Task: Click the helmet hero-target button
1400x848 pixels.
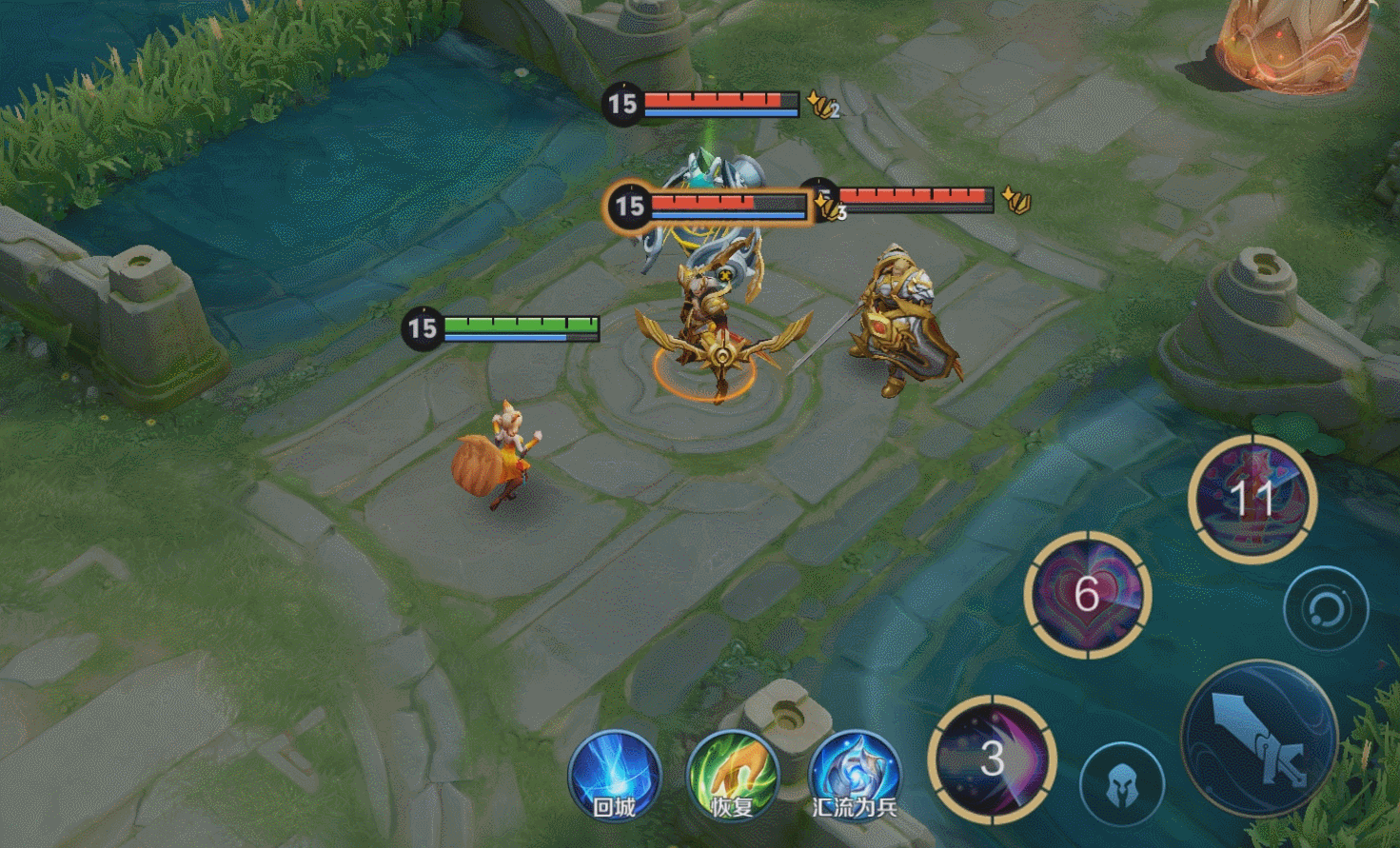Action: [1122, 784]
